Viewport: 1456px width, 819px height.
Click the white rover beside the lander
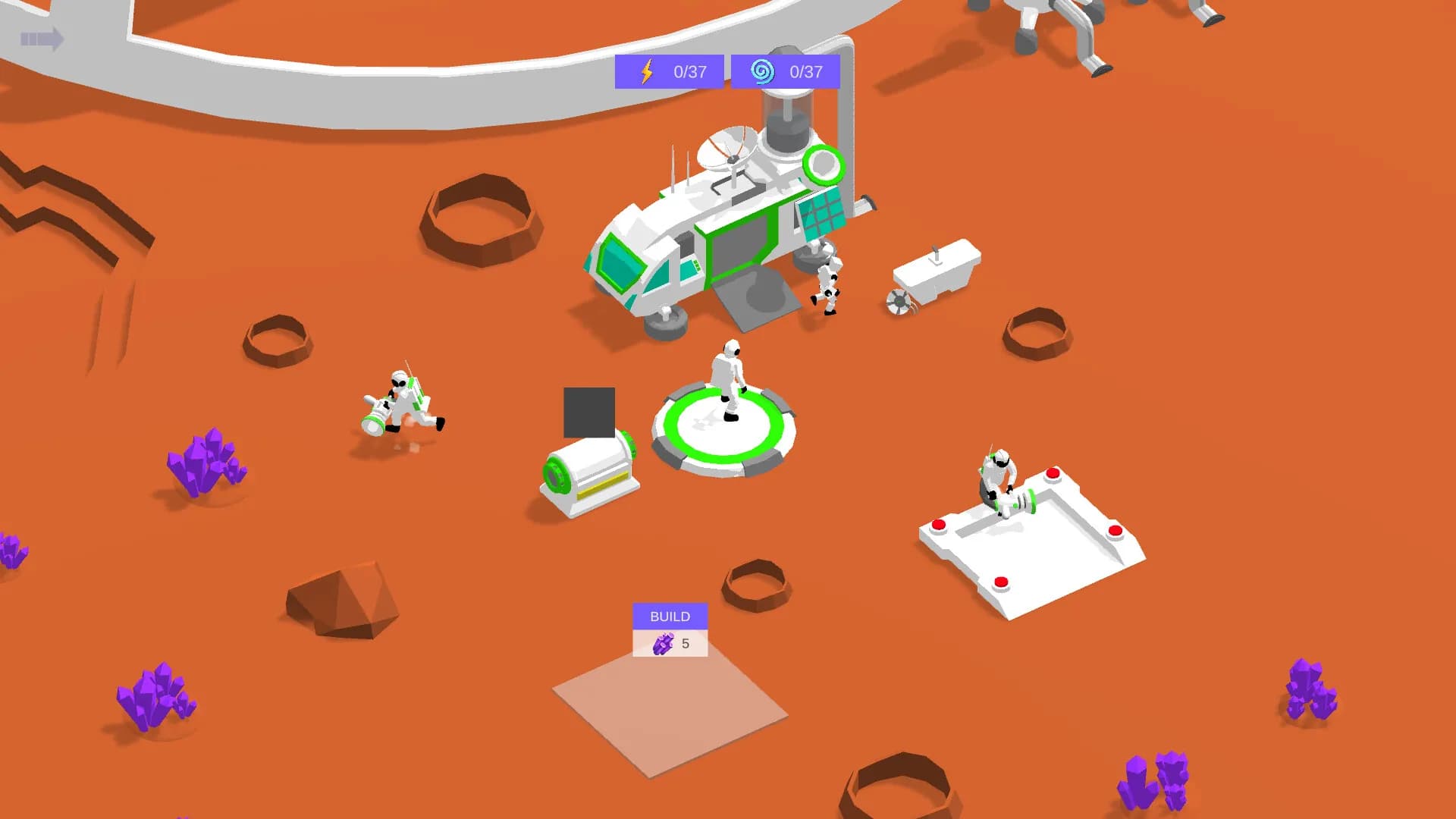coord(937,273)
